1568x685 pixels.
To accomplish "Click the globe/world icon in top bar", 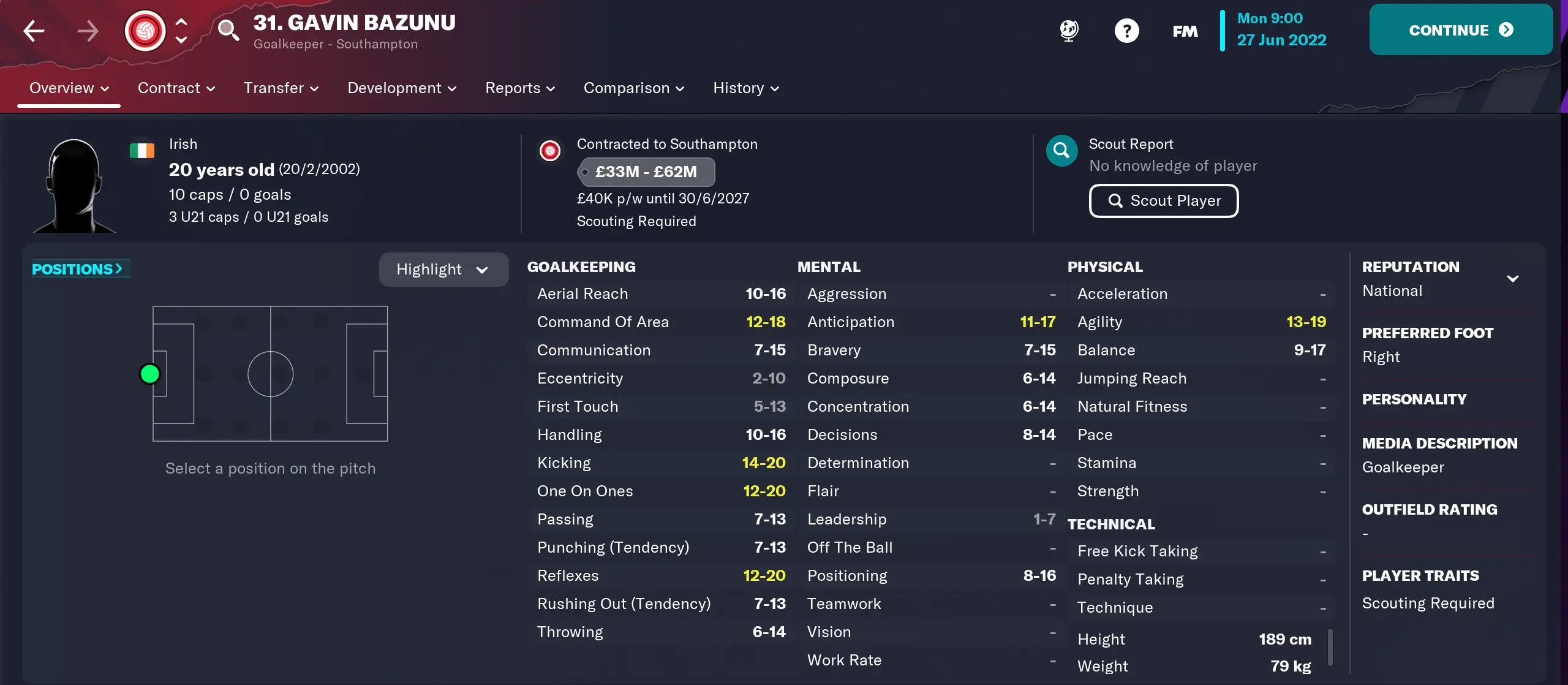I will [x=1068, y=30].
